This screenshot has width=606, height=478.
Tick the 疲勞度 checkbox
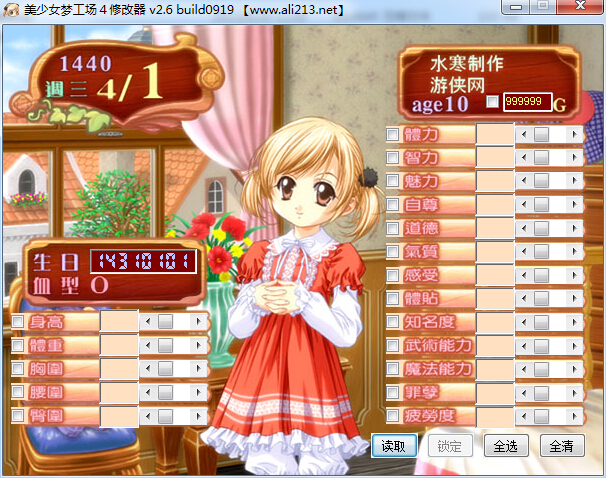pos(393,416)
